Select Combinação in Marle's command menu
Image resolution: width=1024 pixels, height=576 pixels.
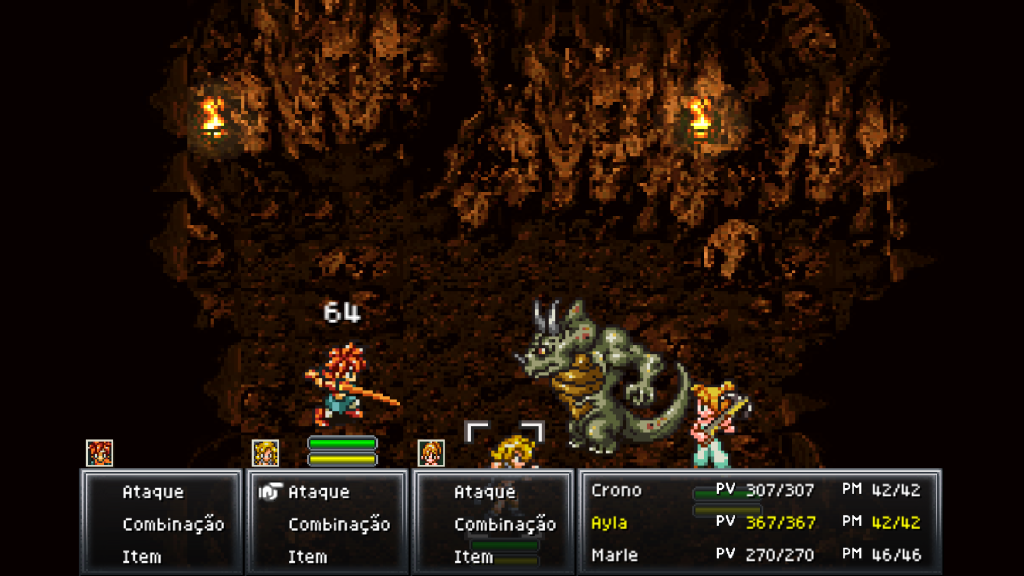click(504, 524)
